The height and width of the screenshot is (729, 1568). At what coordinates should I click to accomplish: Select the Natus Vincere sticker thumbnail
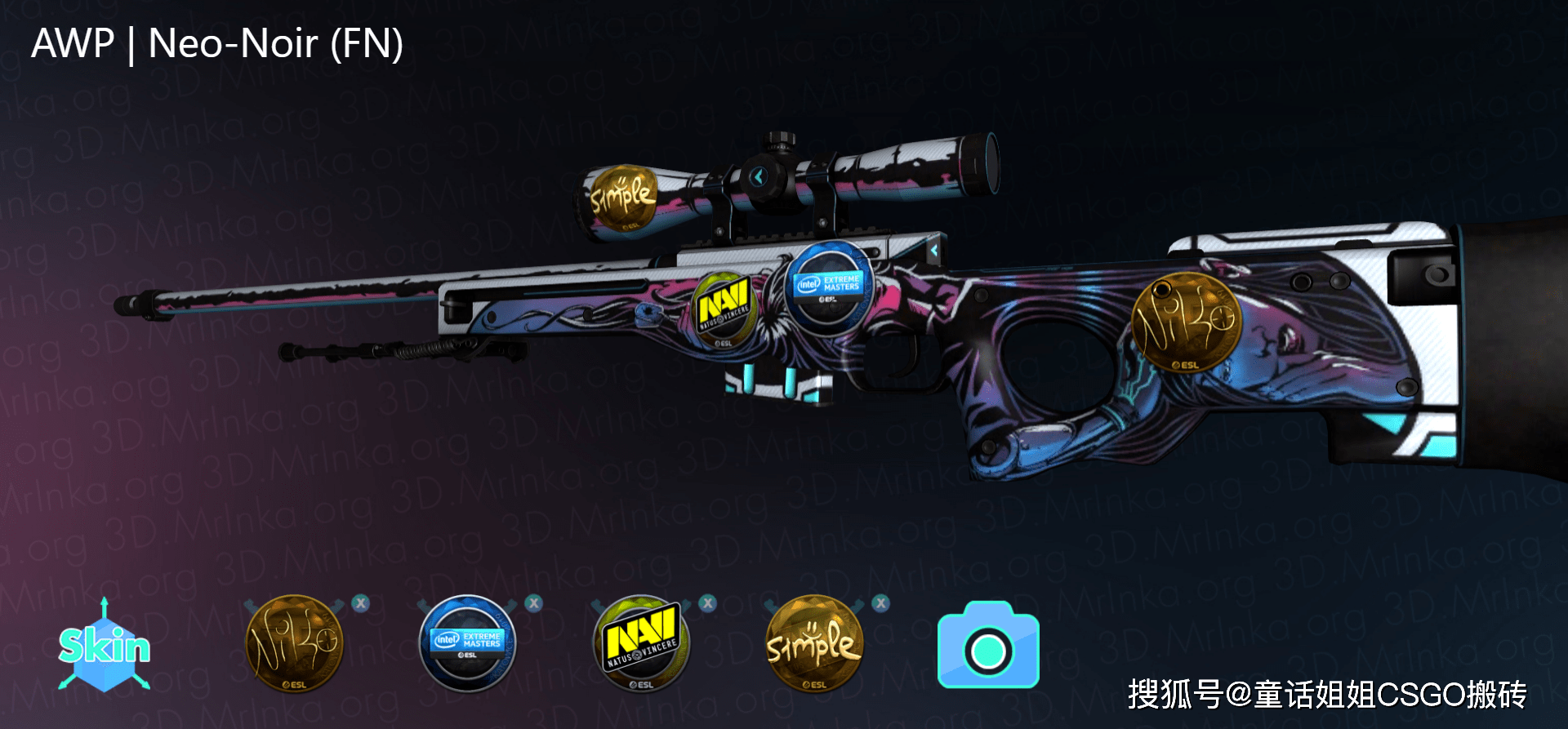[x=641, y=645]
